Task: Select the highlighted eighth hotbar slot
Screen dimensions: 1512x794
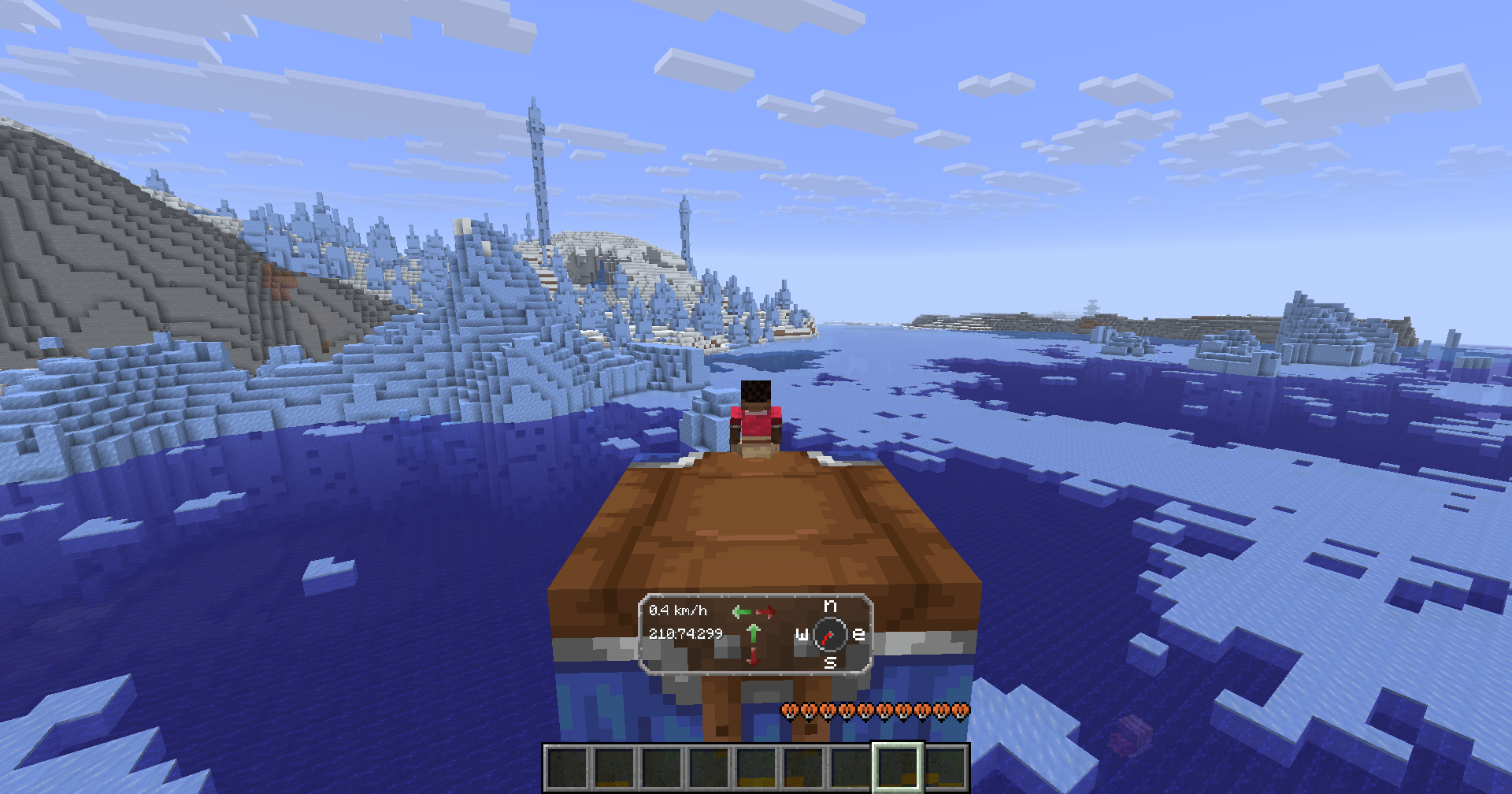Action: pyautogui.click(x=897, y=766)
